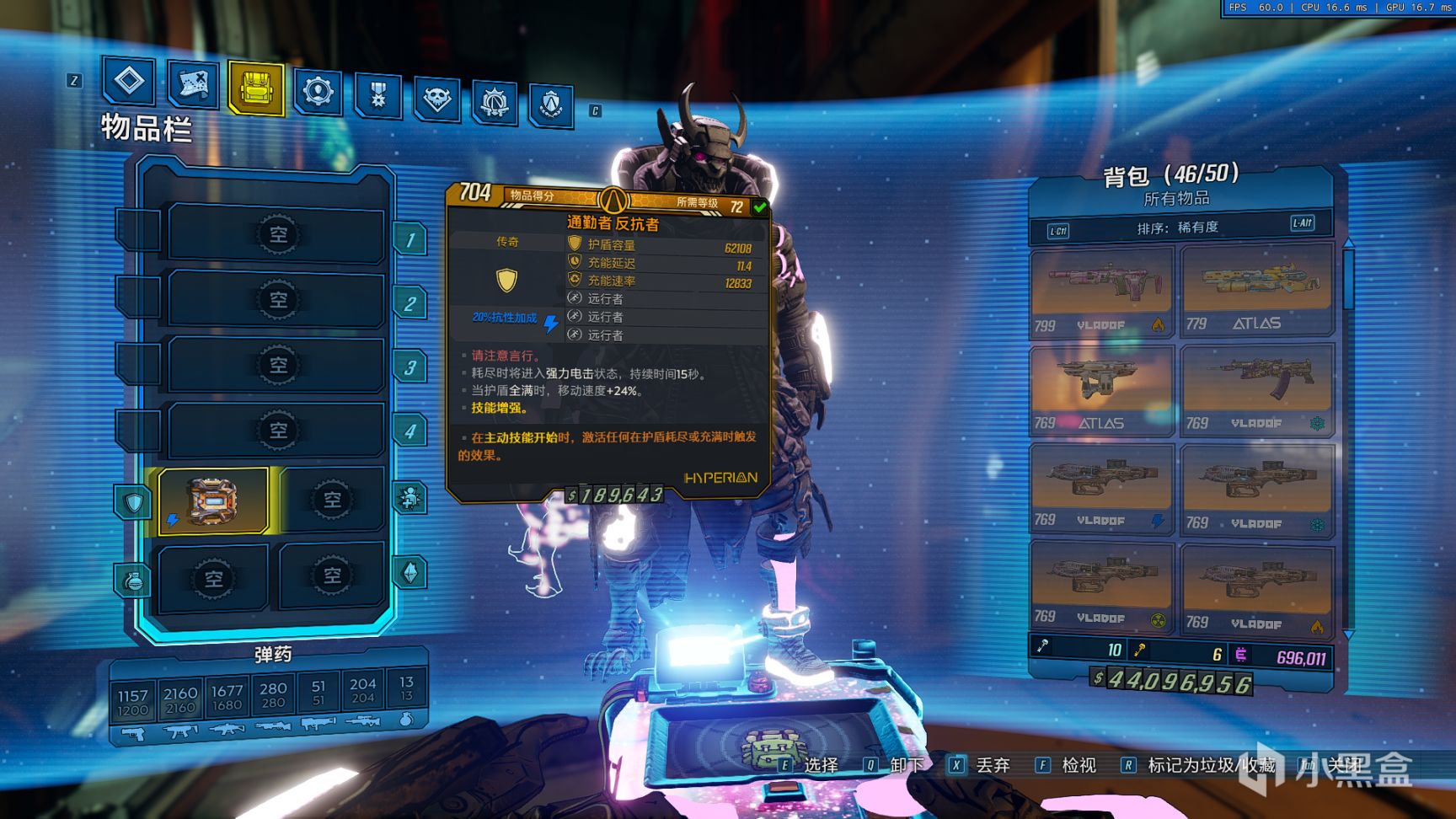This screenshot has height=819, width=1456.
Task: Select the 769 Vladof fire weapon
Action: pos(1256,588)
